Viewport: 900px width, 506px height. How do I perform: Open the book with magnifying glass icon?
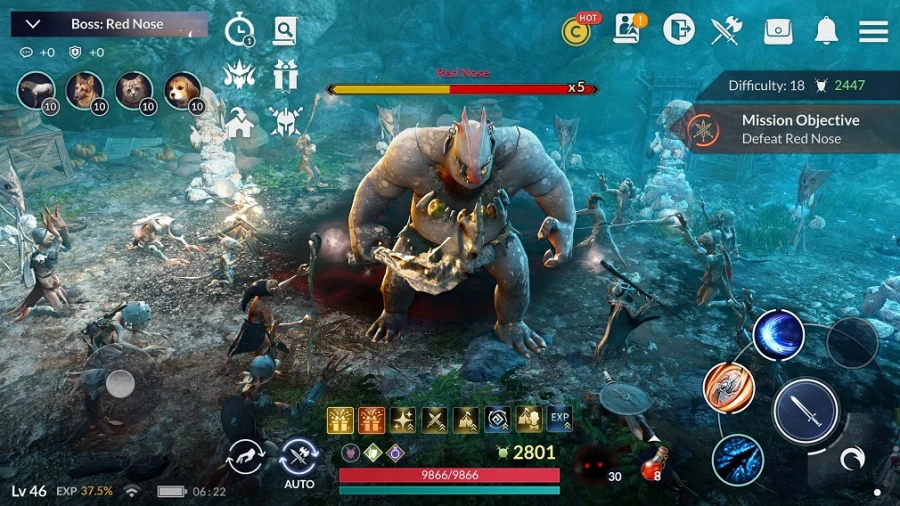tap(285, 30)
